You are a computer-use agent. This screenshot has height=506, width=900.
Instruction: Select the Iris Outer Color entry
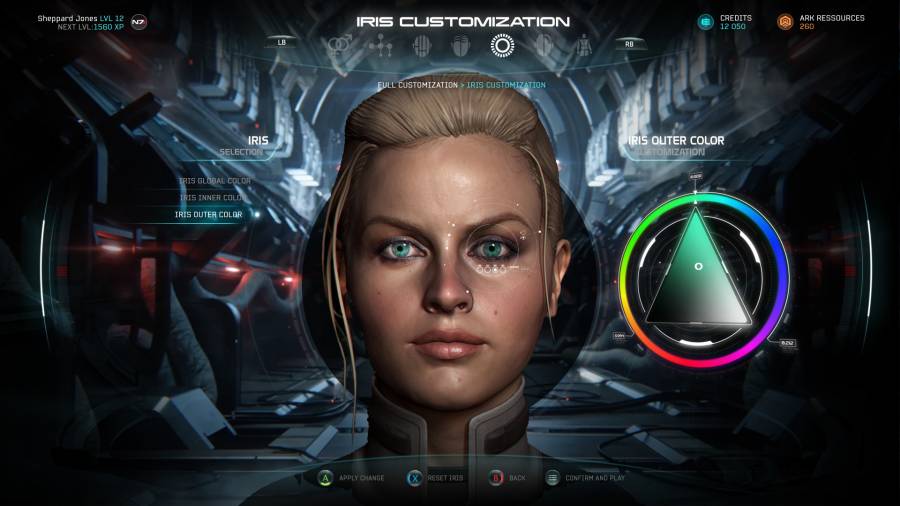(x=209, y=214)
